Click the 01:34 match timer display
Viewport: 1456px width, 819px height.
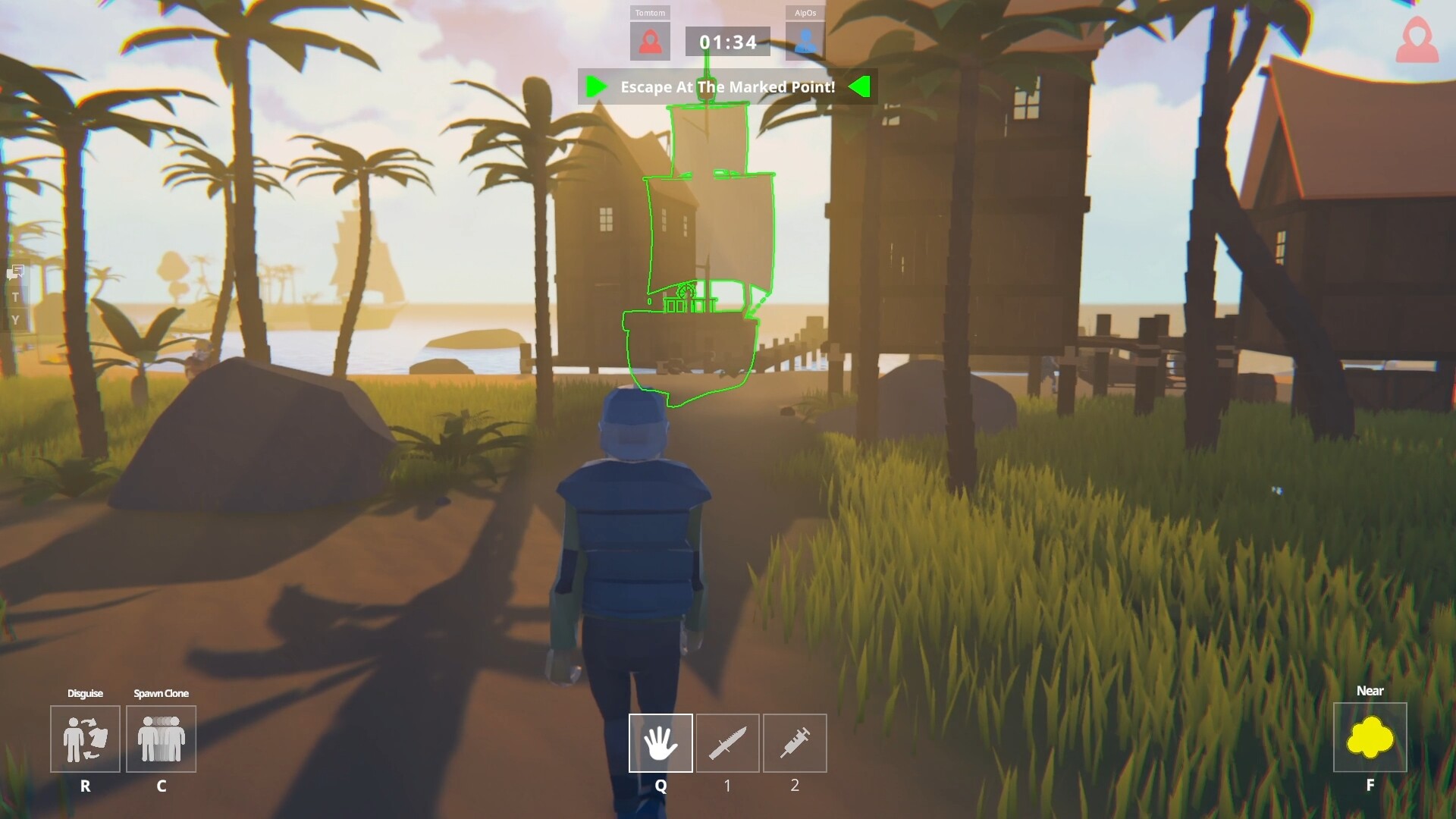pos(726,42)
